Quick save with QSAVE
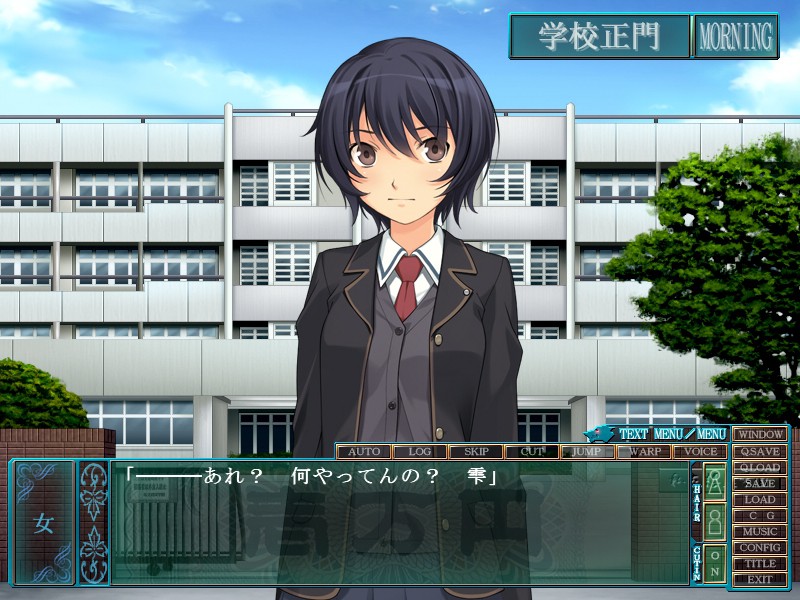This screenshot has height=600, width=800. (760, 451)
